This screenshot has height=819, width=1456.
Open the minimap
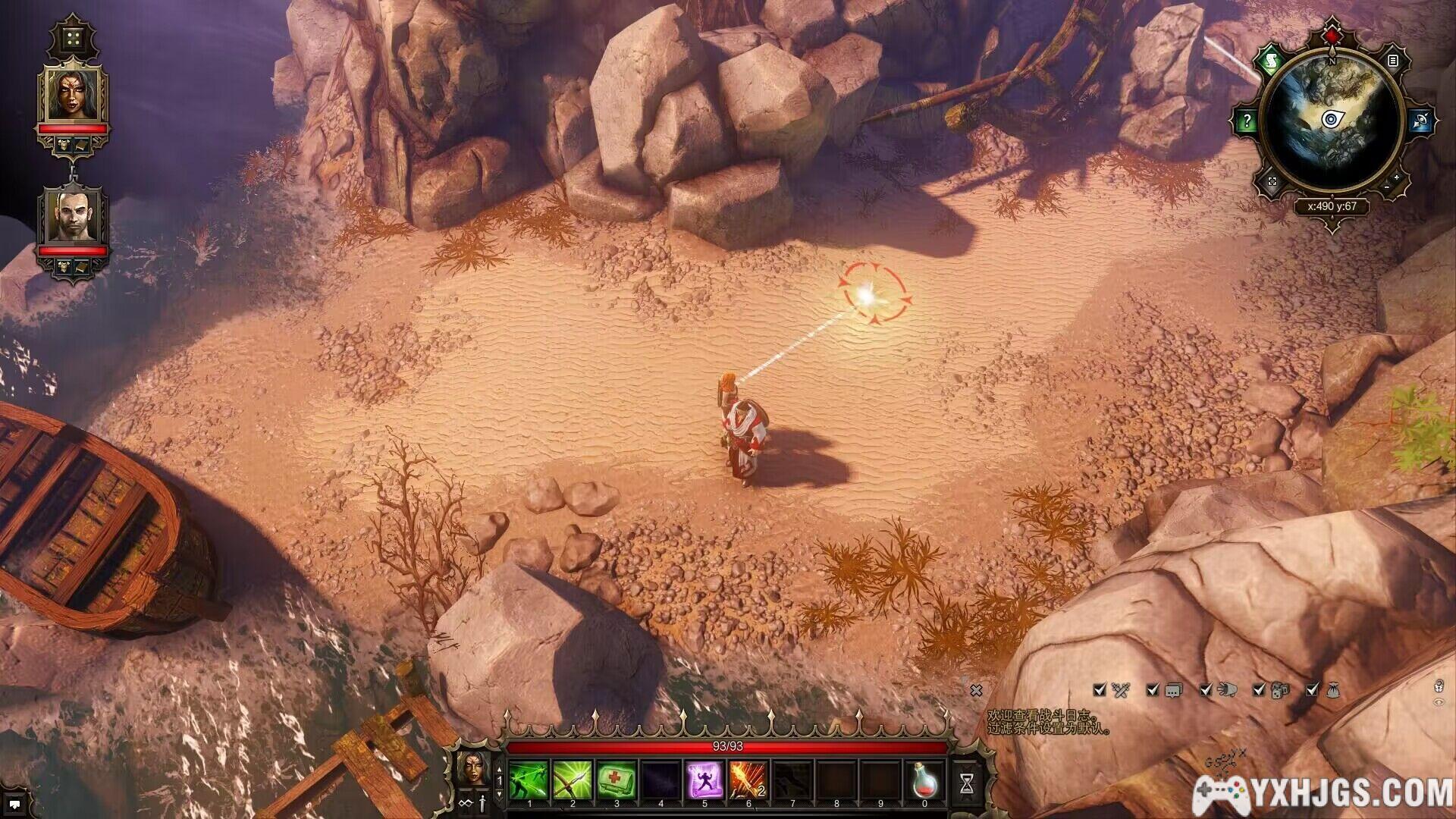click(x=1332, y=120)
